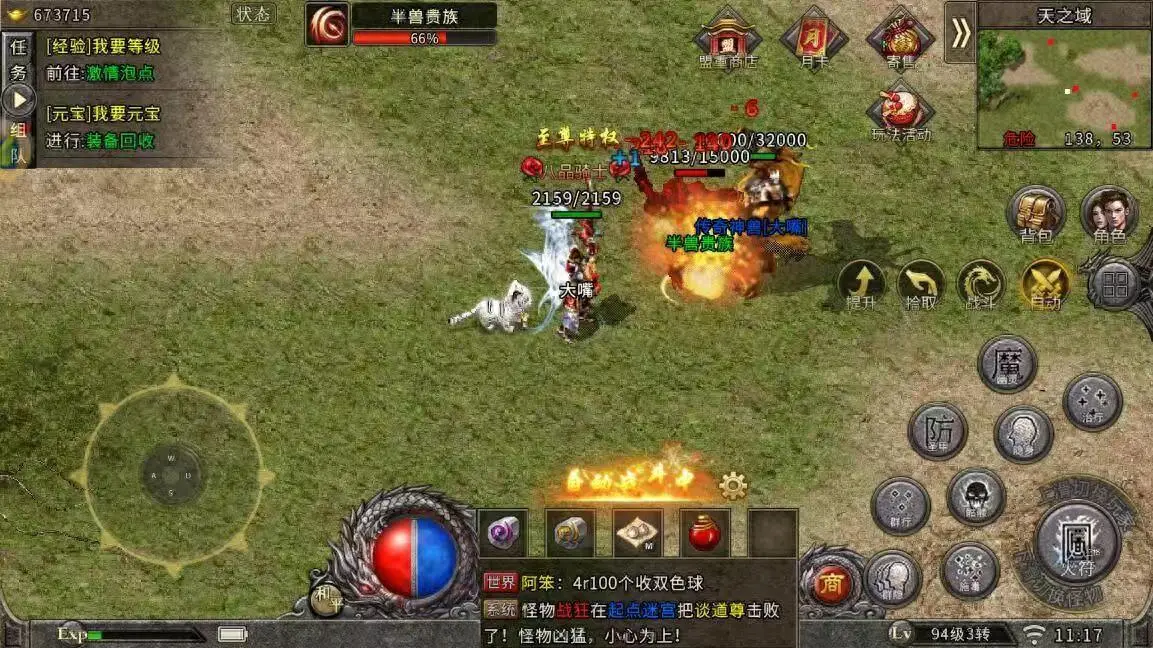Screen dimensions: 1153x648
Task: Cast the 火符 fire talisman skill
Action: click(x=1077, y=543)
